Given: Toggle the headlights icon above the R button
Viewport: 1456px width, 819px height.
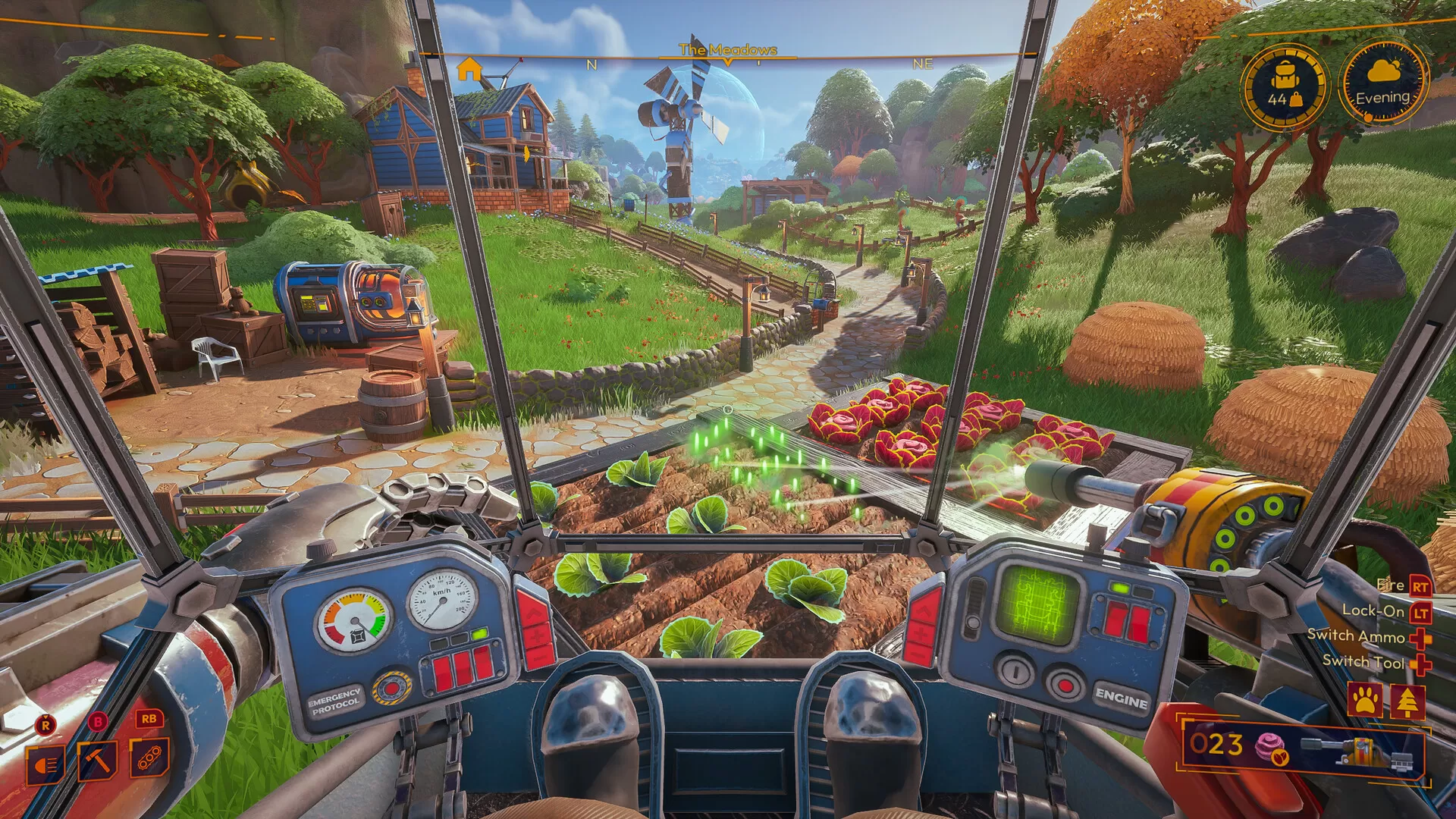Looking at the screenshot, I should [x=45, y=764].
